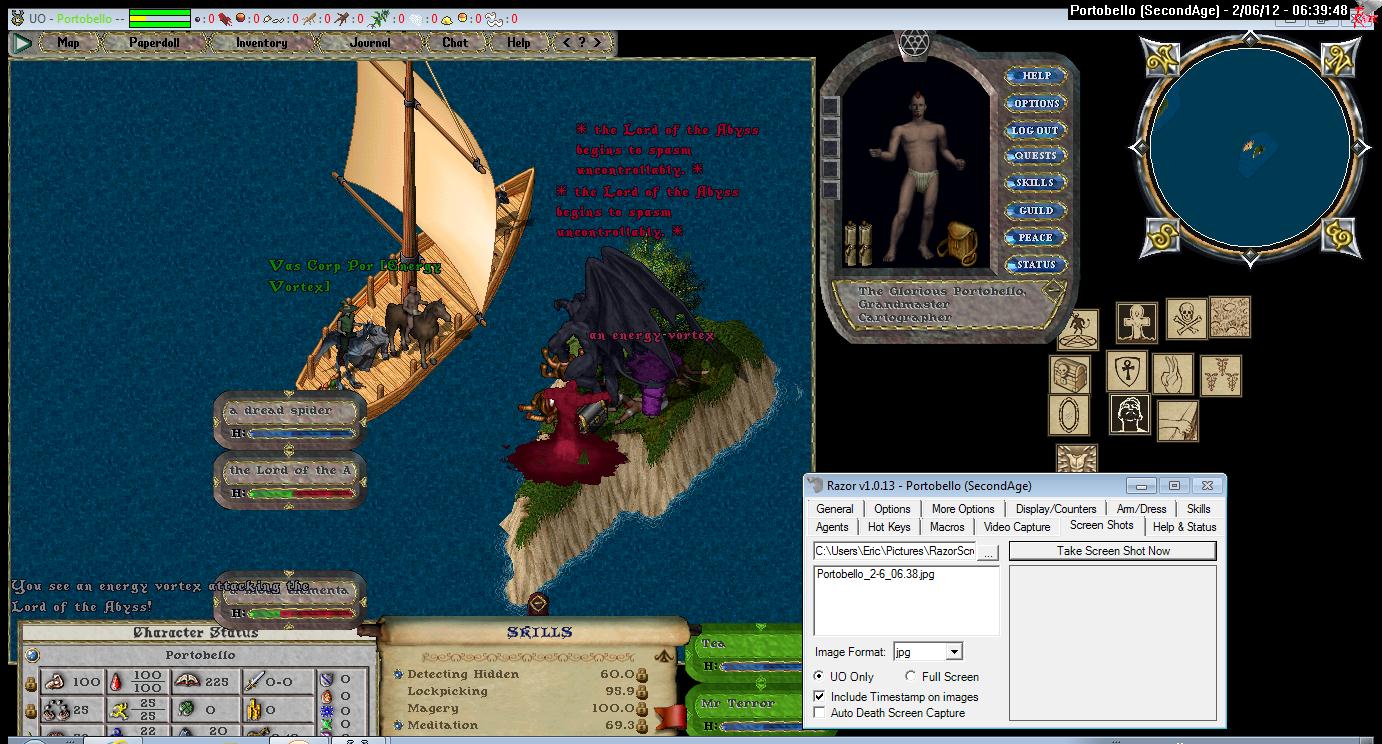This screenshot has width=1382, height=744.
Task: Open the Inventory from the top bar
Action: [x=261, y=43]
